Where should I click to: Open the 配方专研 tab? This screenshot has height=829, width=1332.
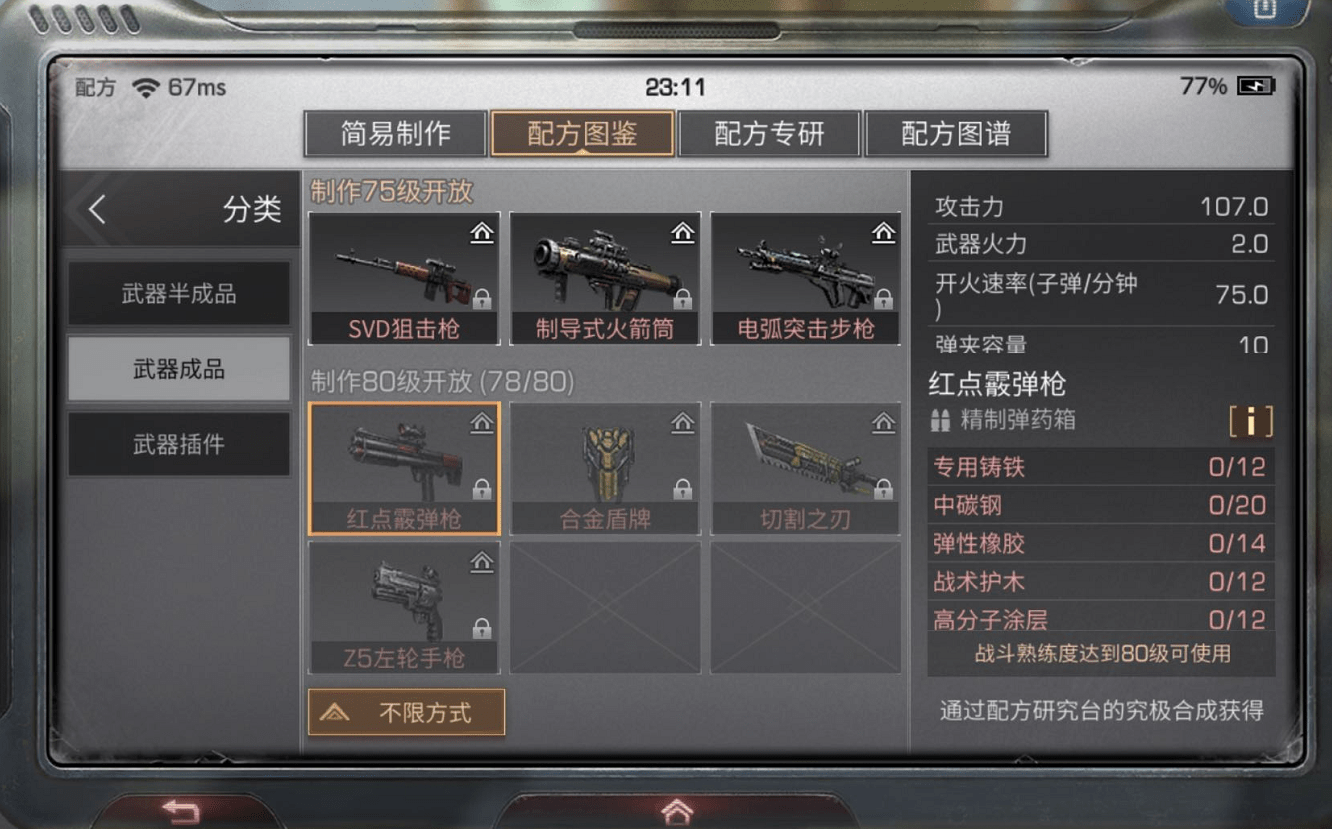pos(769,133)
